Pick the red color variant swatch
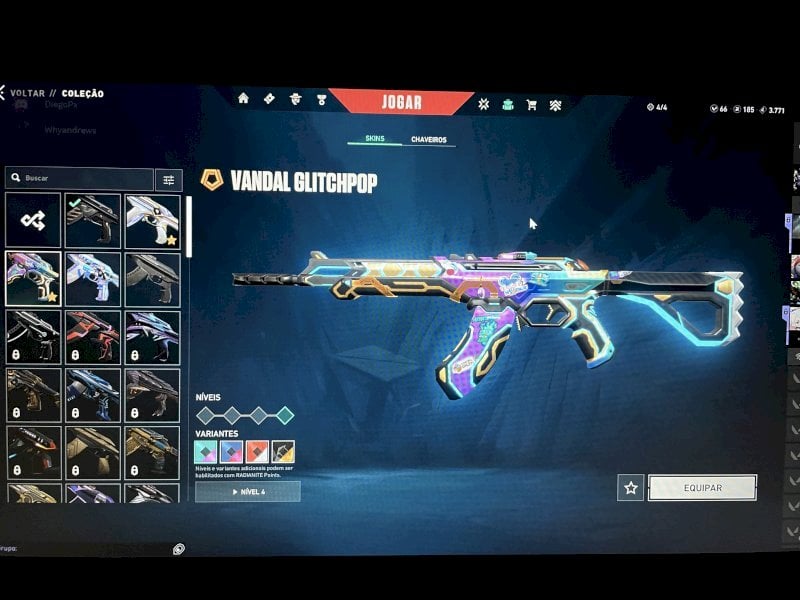This screenshot has width=800, height=600. tap(257, 452)
